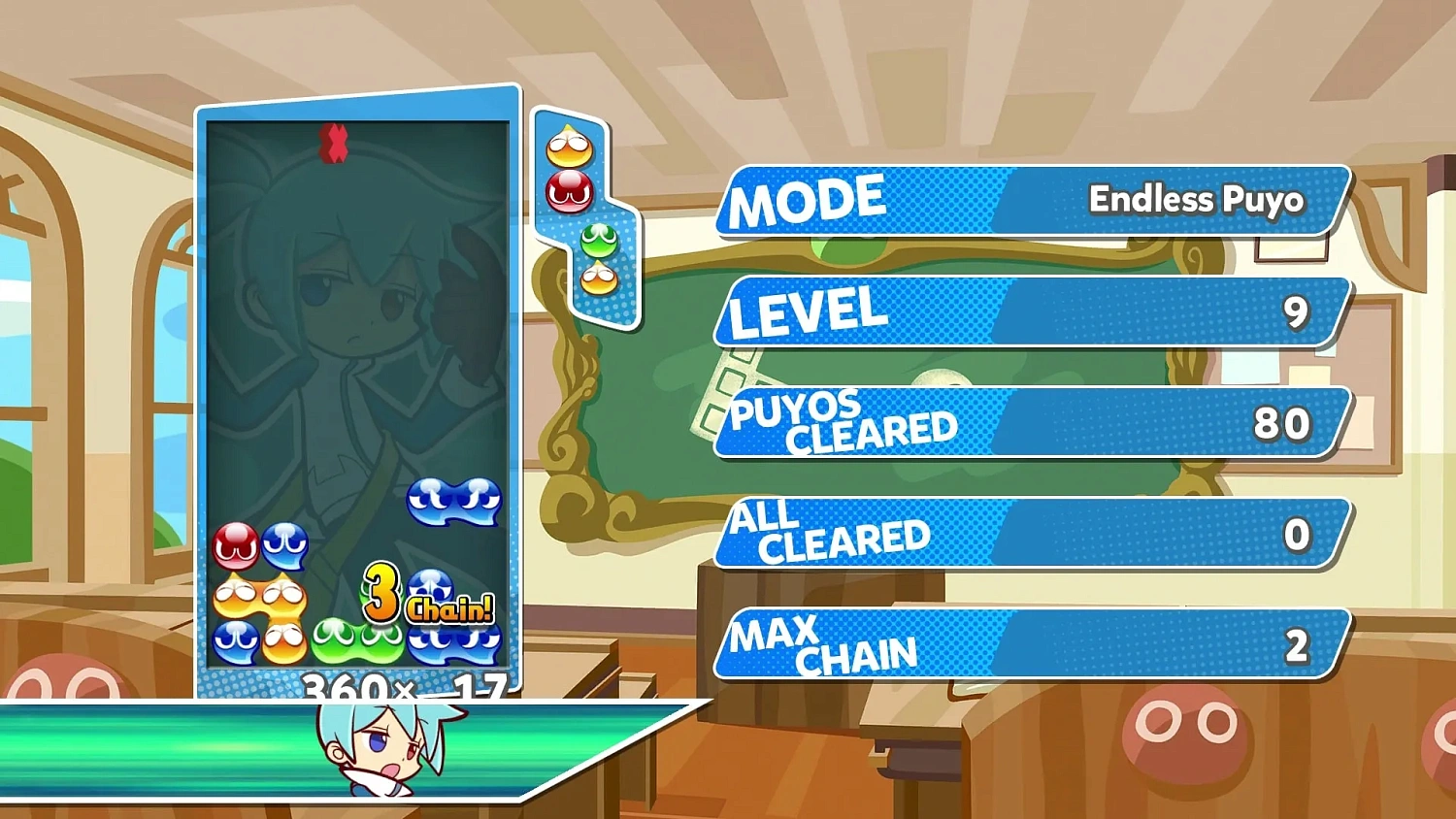Open the MODE panel showing Endless Puyo
Screen dimensions: 1456x819
[x=1029, y=201]
